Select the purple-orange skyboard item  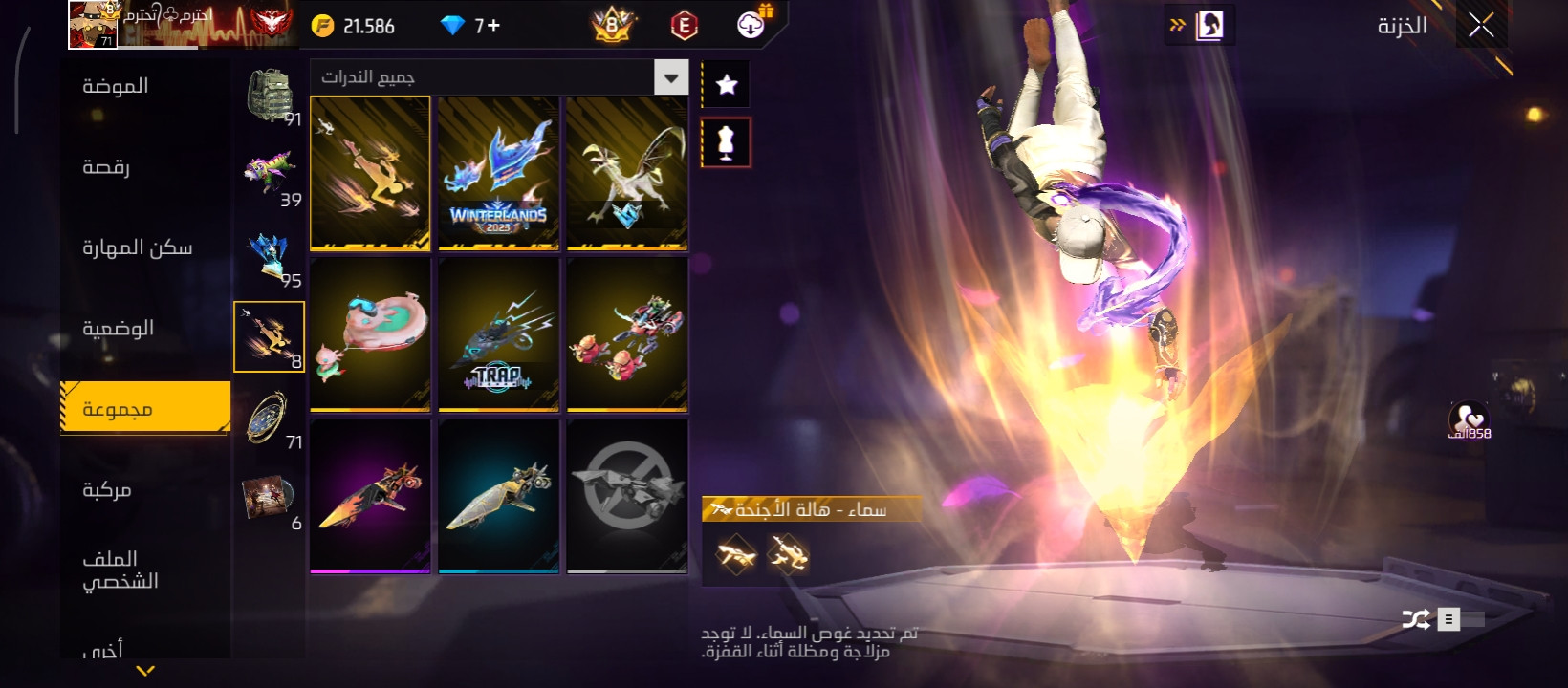click(x=370, y=496)
